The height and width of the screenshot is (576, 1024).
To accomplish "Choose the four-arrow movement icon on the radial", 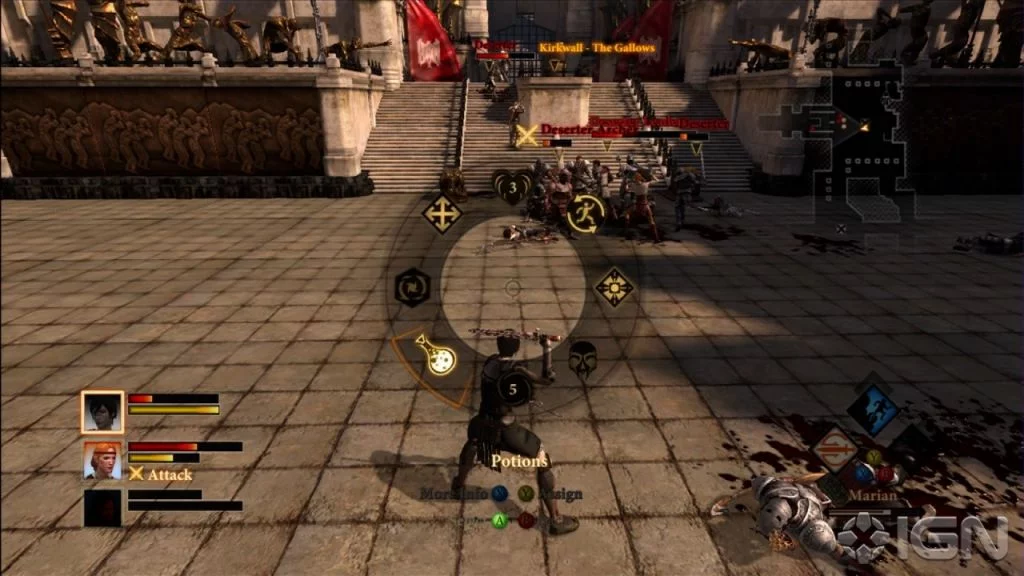I will coord(441,213).
